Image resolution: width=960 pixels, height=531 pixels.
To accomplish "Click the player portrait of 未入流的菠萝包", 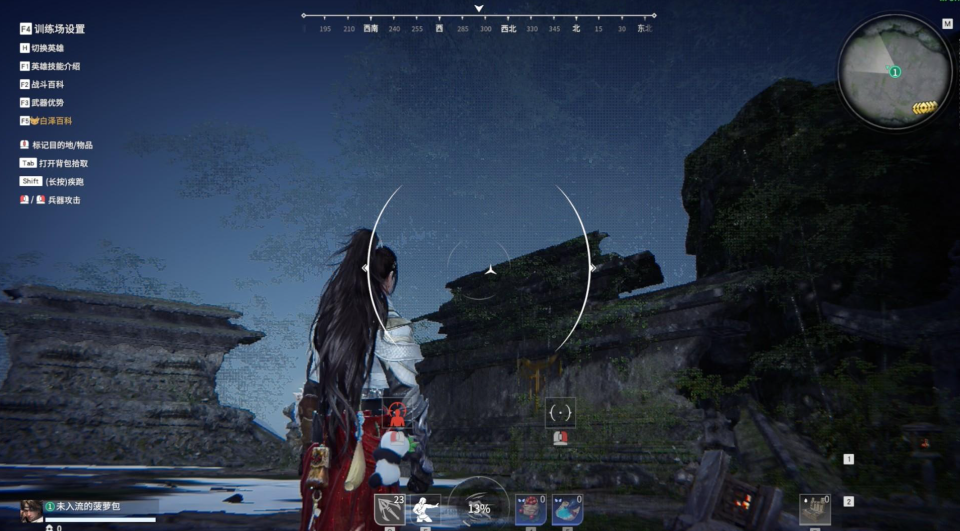I will click(32, 510).
